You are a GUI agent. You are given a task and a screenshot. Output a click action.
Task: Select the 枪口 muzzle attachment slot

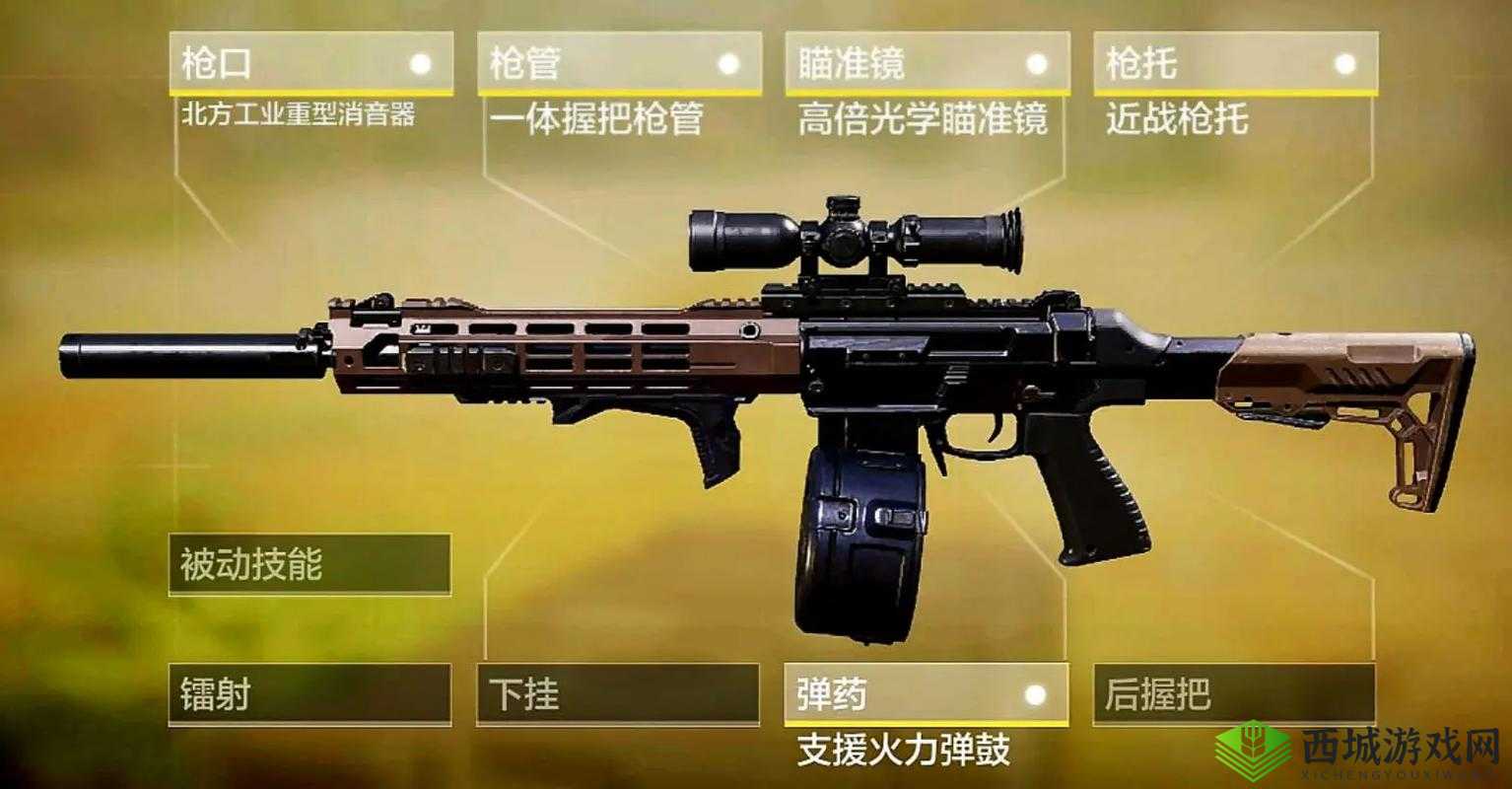[310, 62]
